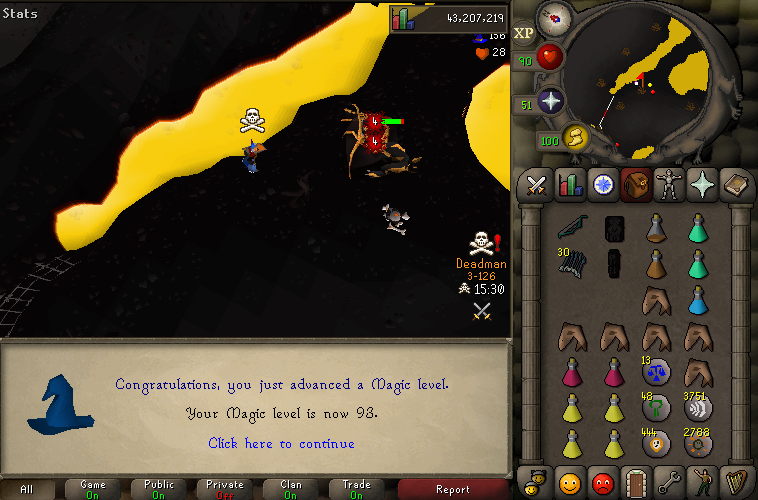Open the Options wrench tab
Screen dimensions: 758x500
(667, 481)
